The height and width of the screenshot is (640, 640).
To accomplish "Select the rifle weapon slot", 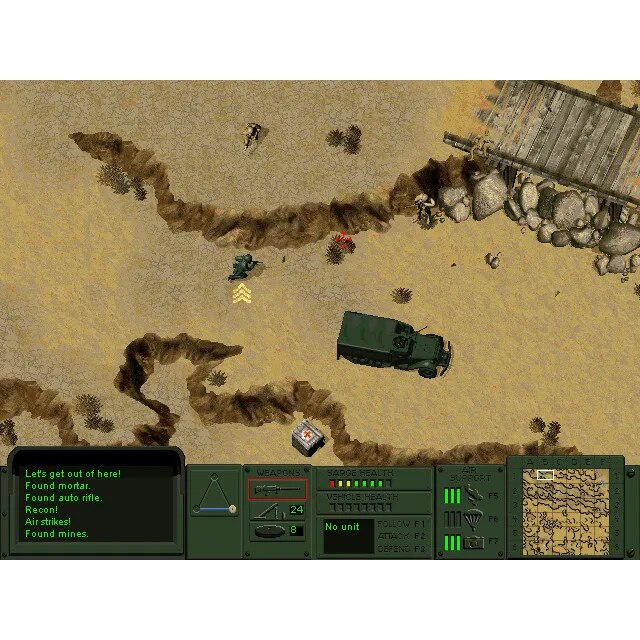I will [278, 490].
